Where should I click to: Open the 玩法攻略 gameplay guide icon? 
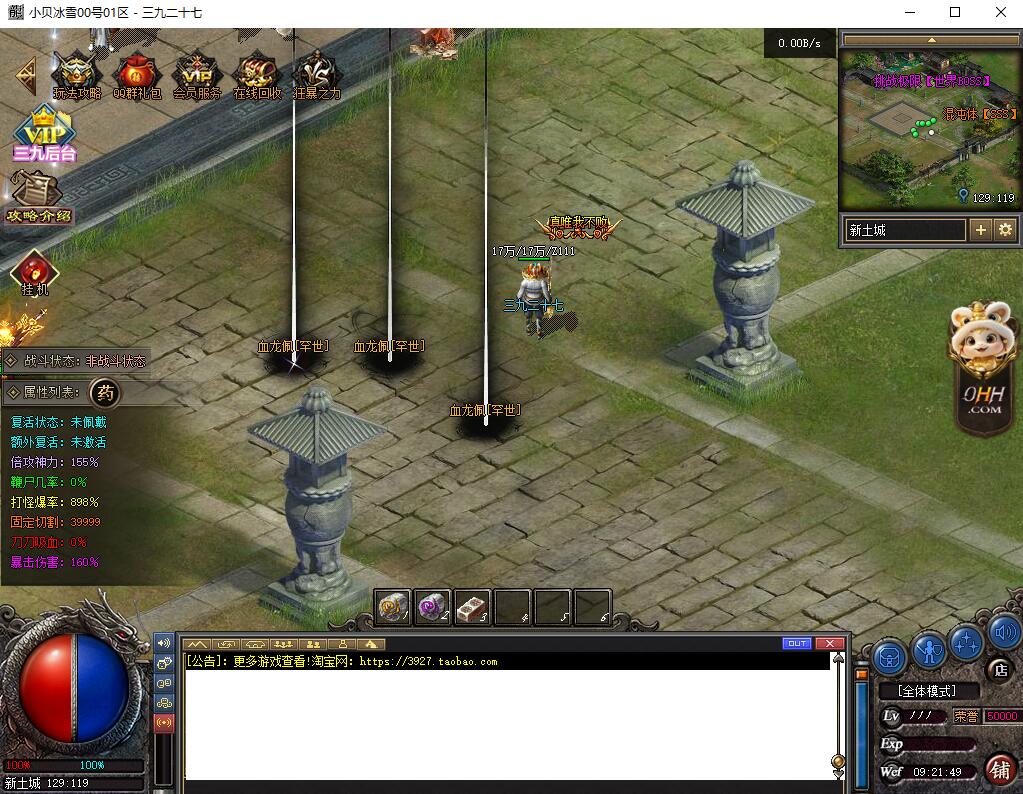(x=77, y=74)
